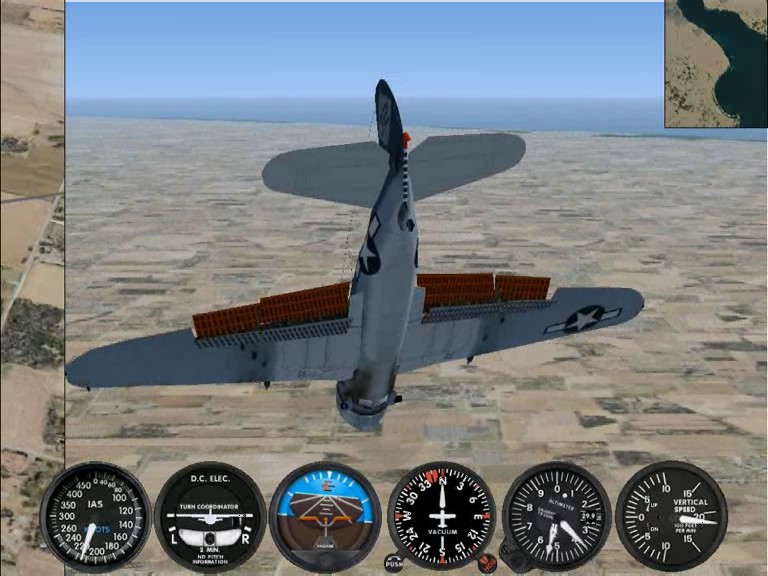Click the airspeed indicator gauge
768x576 pixels.
point(96,516)
